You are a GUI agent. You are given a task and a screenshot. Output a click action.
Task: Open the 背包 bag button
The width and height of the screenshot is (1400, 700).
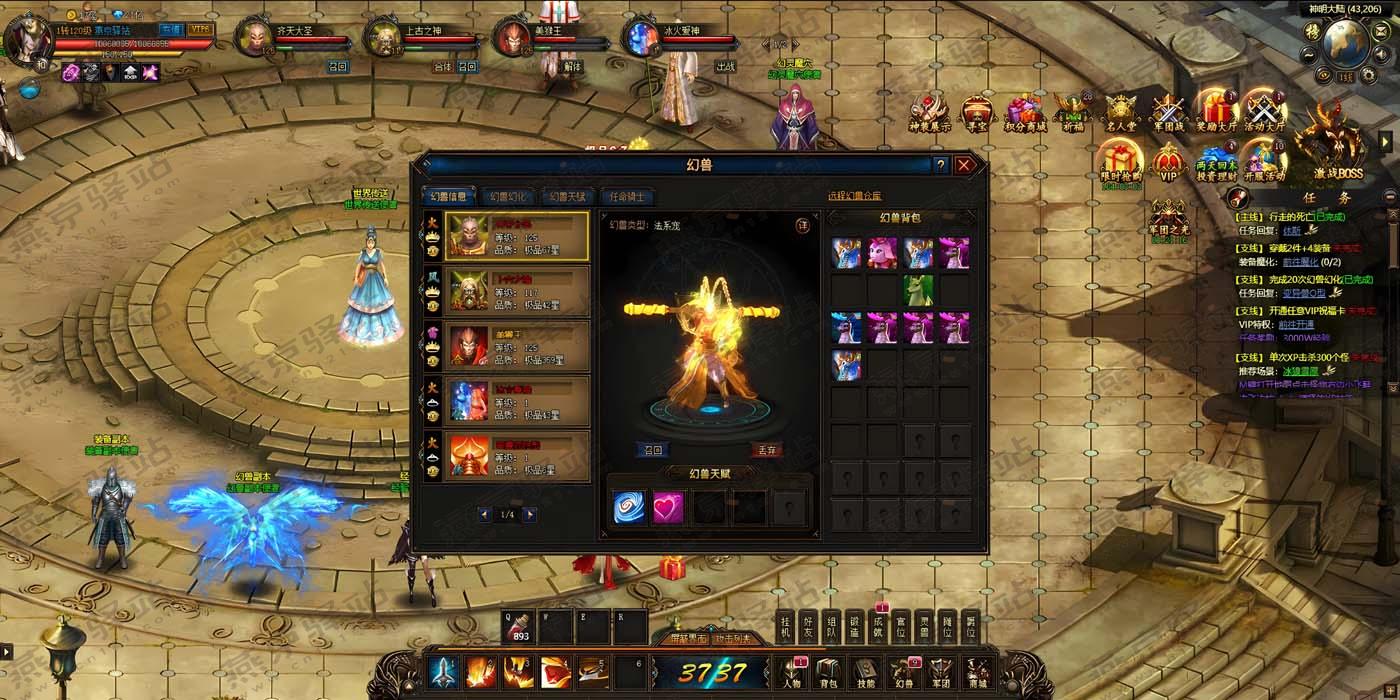tap(828, 673)
